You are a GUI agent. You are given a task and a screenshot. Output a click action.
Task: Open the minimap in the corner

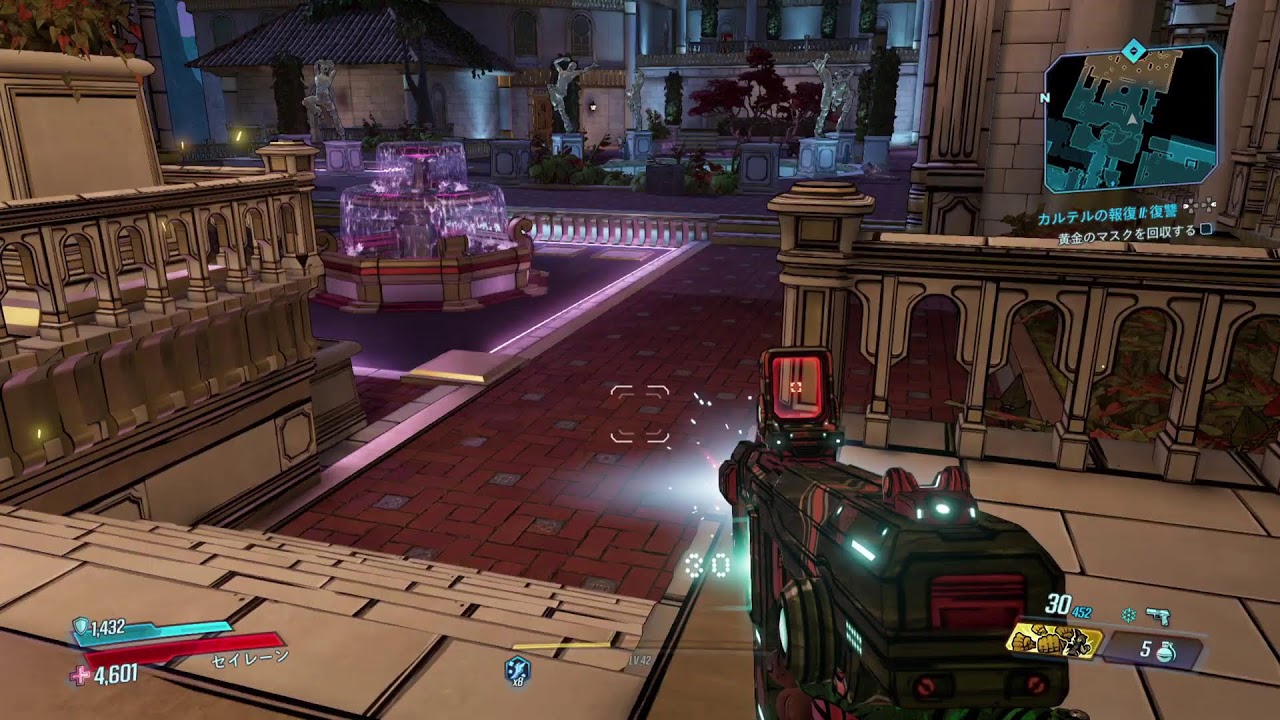click(1131, 118)
